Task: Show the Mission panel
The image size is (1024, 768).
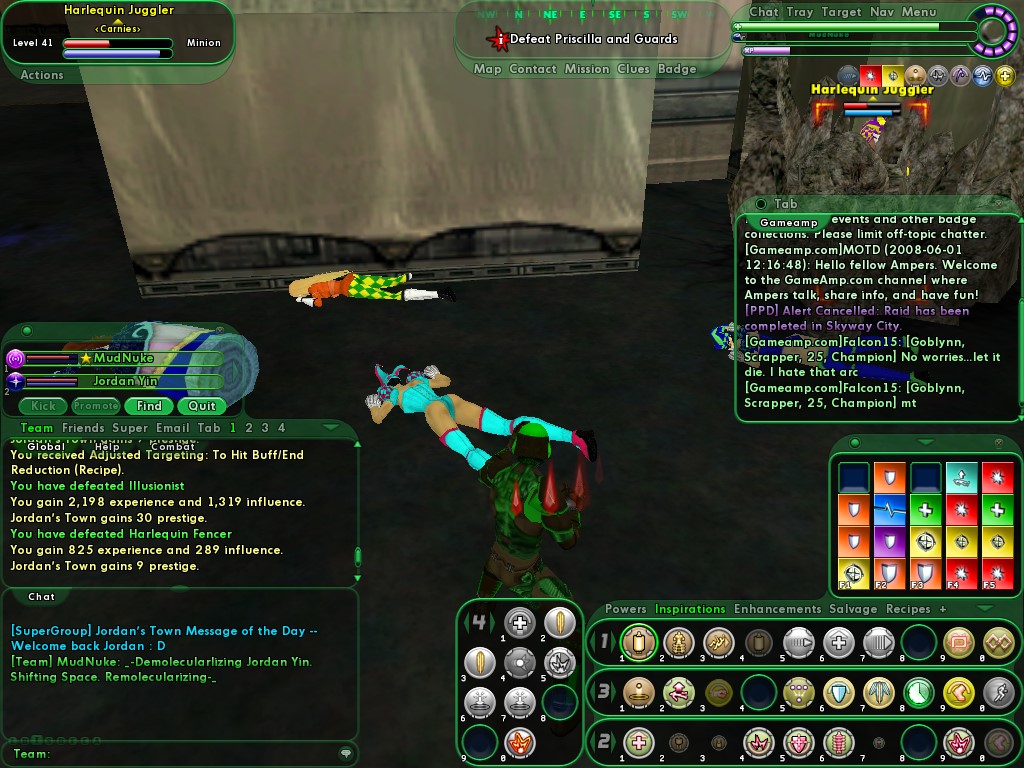Action: click(x=586, y=69)
